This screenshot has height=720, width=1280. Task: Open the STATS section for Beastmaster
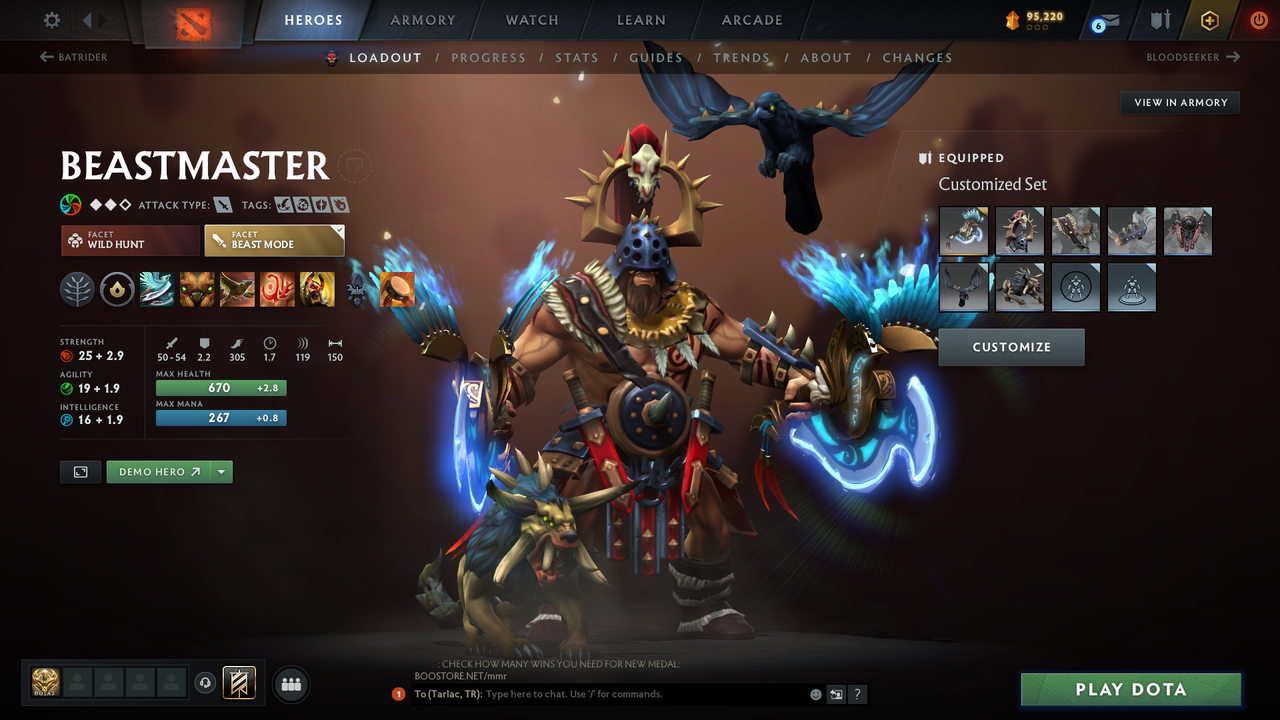pos(577,57)
